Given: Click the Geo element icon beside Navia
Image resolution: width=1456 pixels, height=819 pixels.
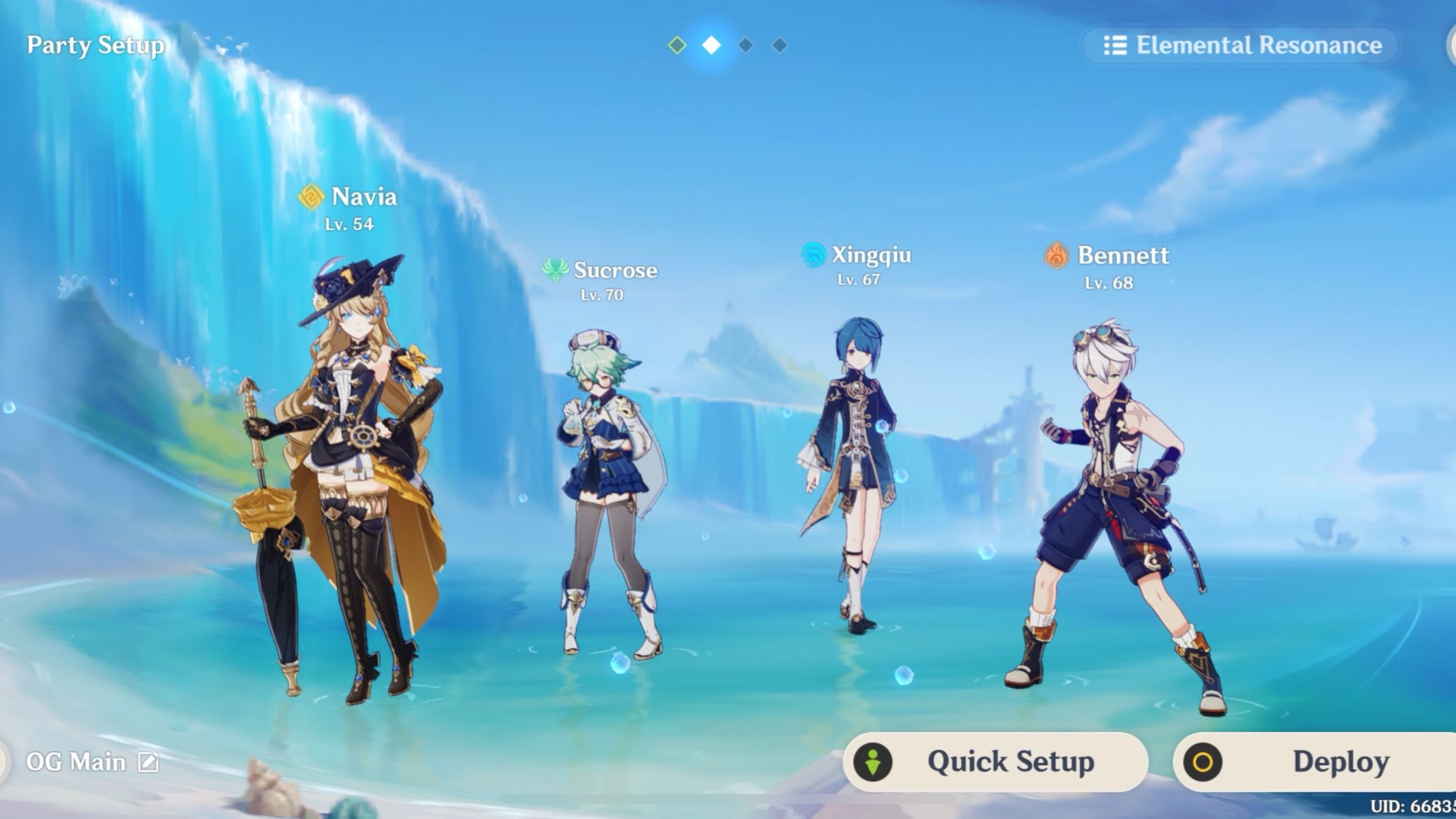Looking at the screenshot, I should click(x=311, y=198).
